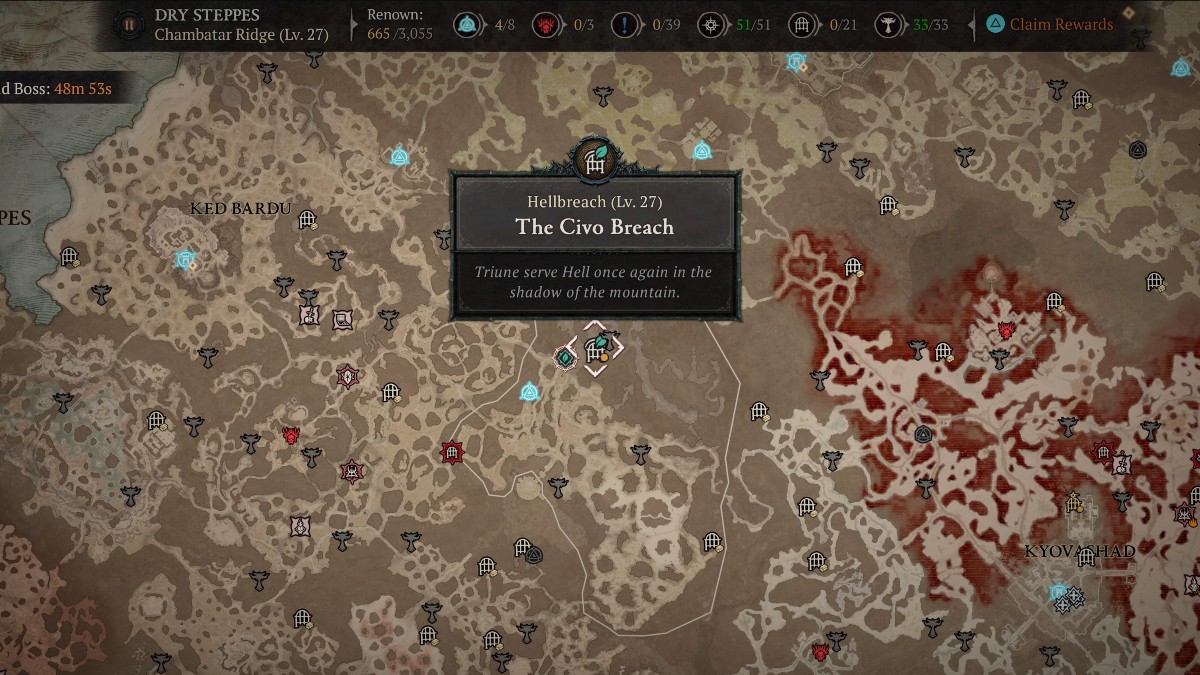Click the teal diamond marker beside Civo Breach
The image size is (1200, 675).
[x=565, y=357]
